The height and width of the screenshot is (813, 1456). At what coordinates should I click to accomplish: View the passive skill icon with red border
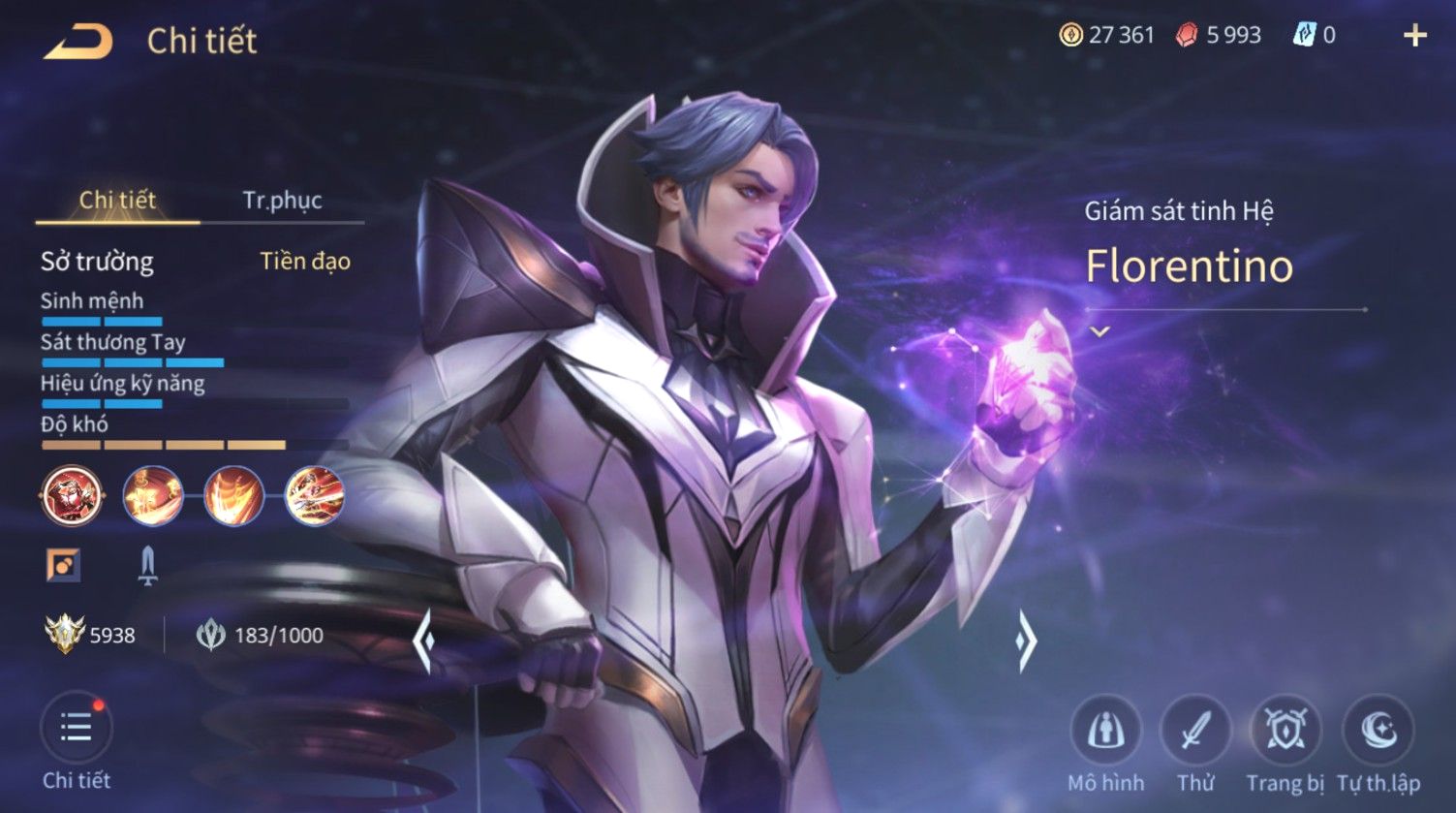[x=72, y=495]
